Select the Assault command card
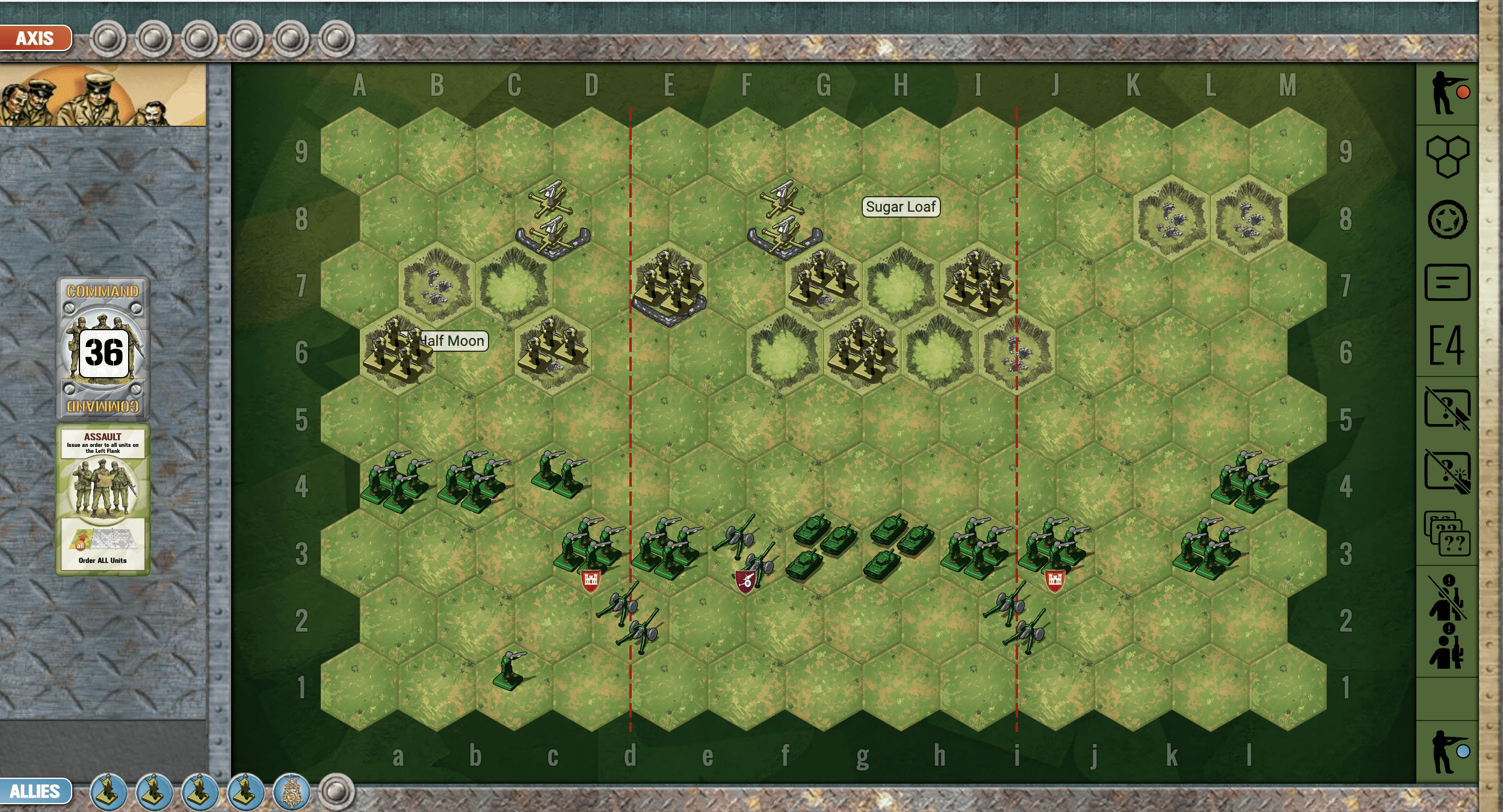This screenshot has width=1503, height=812. click(103, 500)
